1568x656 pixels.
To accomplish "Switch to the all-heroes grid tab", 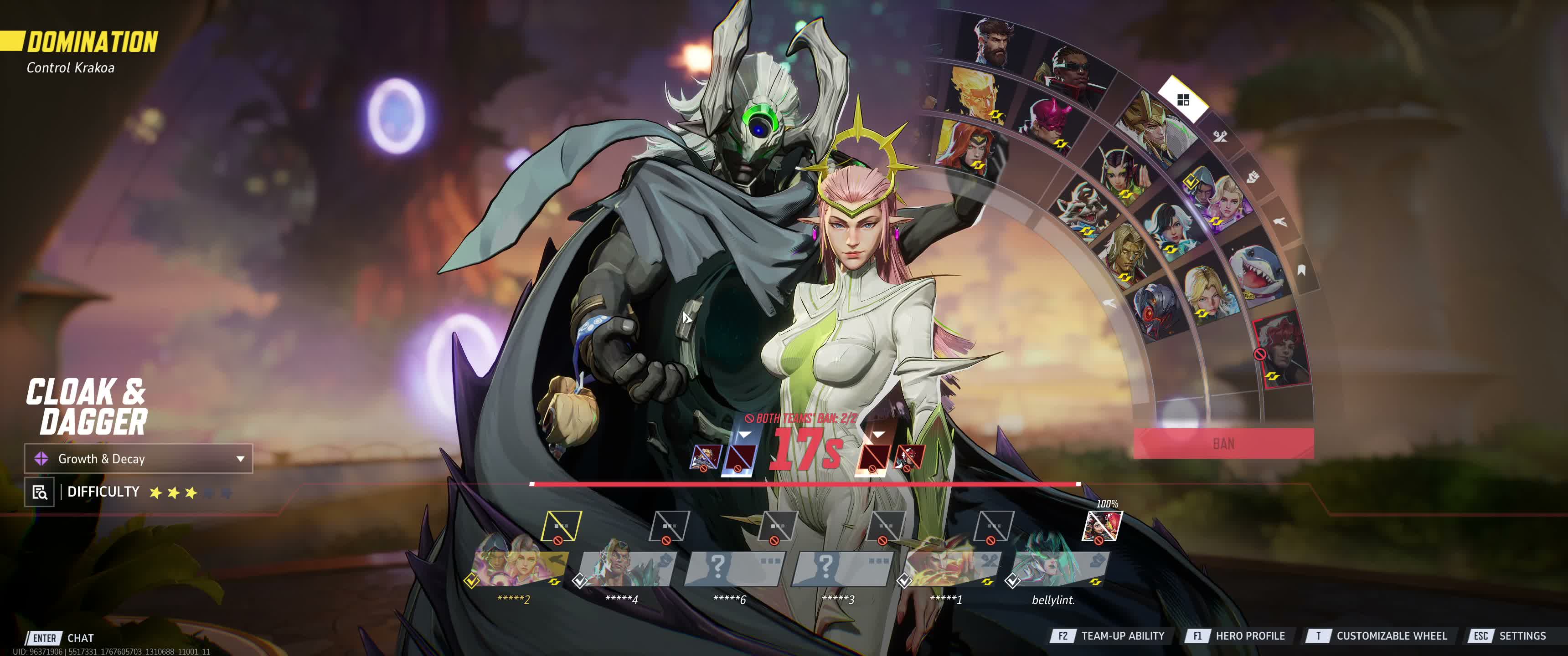I will (x=1183, y=100).
